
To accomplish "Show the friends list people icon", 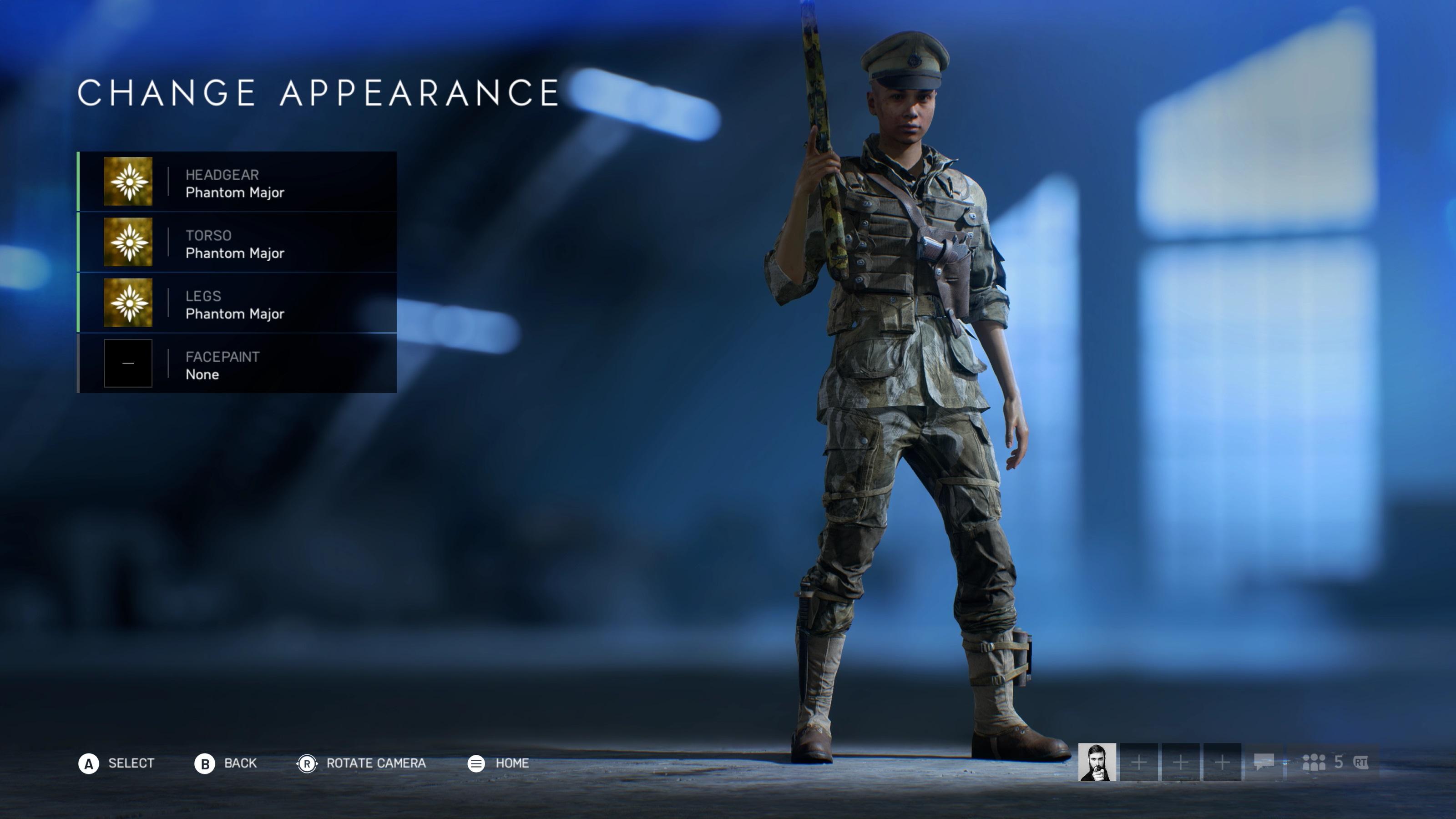I will tap(1314, 763).
